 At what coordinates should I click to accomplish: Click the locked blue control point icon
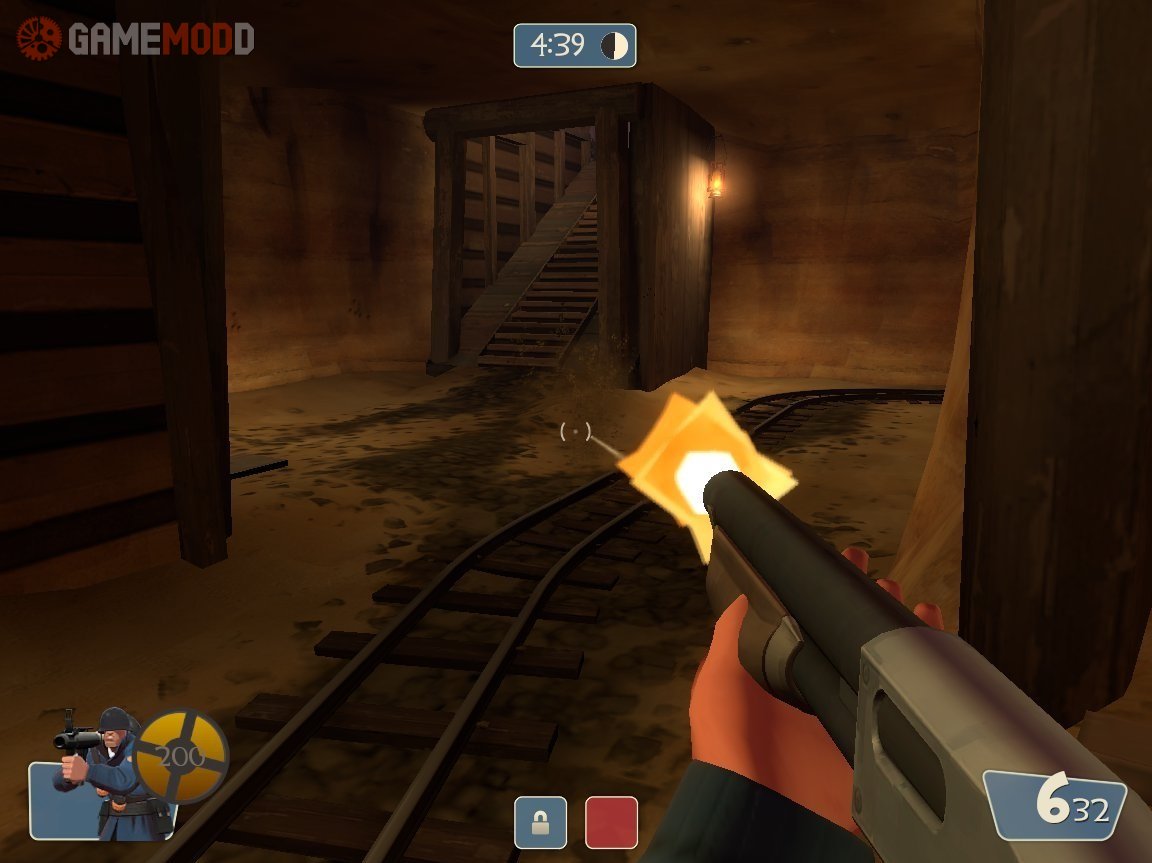[540, 822]
